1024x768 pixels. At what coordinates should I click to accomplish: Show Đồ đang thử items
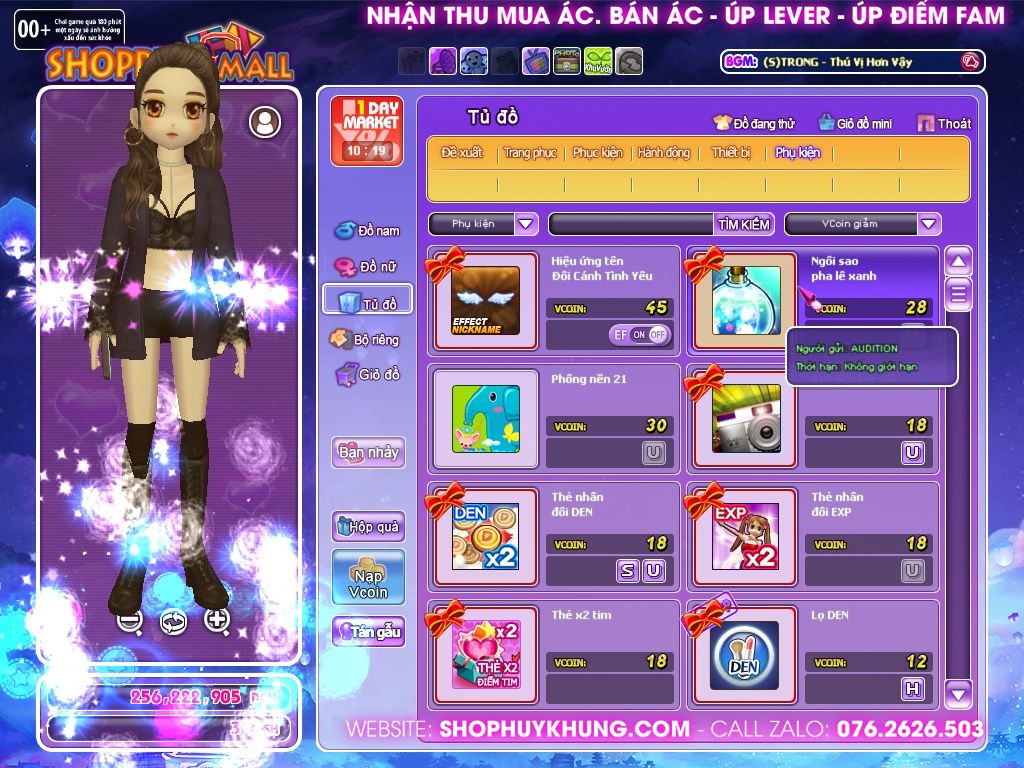pos(754,124)
